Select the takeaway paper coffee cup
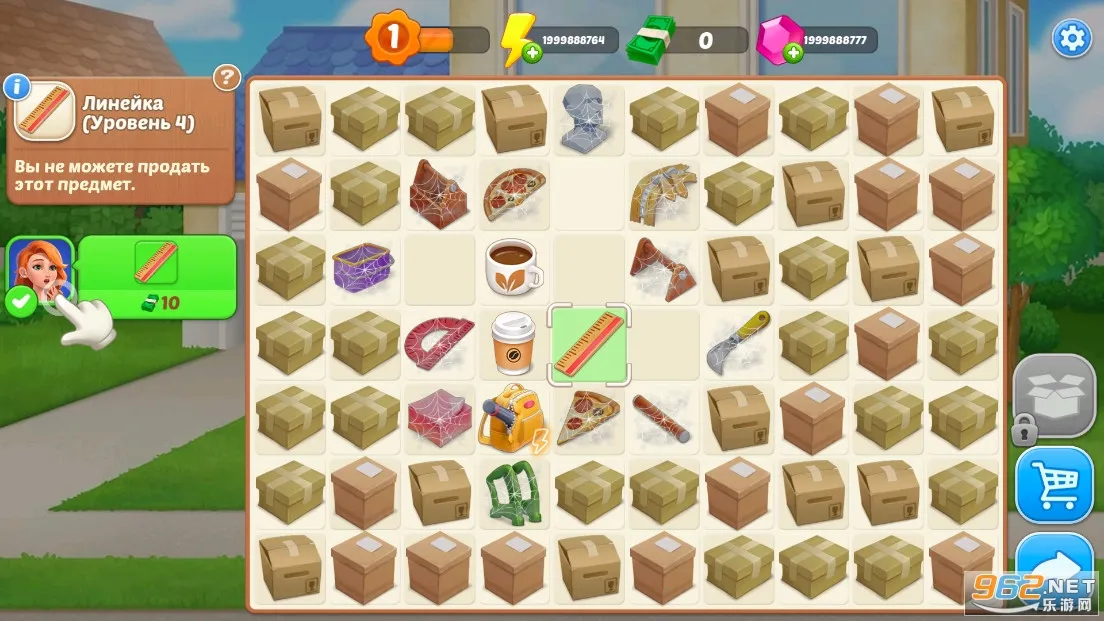Screen dimensions: 1104x621 coord(513,343)
